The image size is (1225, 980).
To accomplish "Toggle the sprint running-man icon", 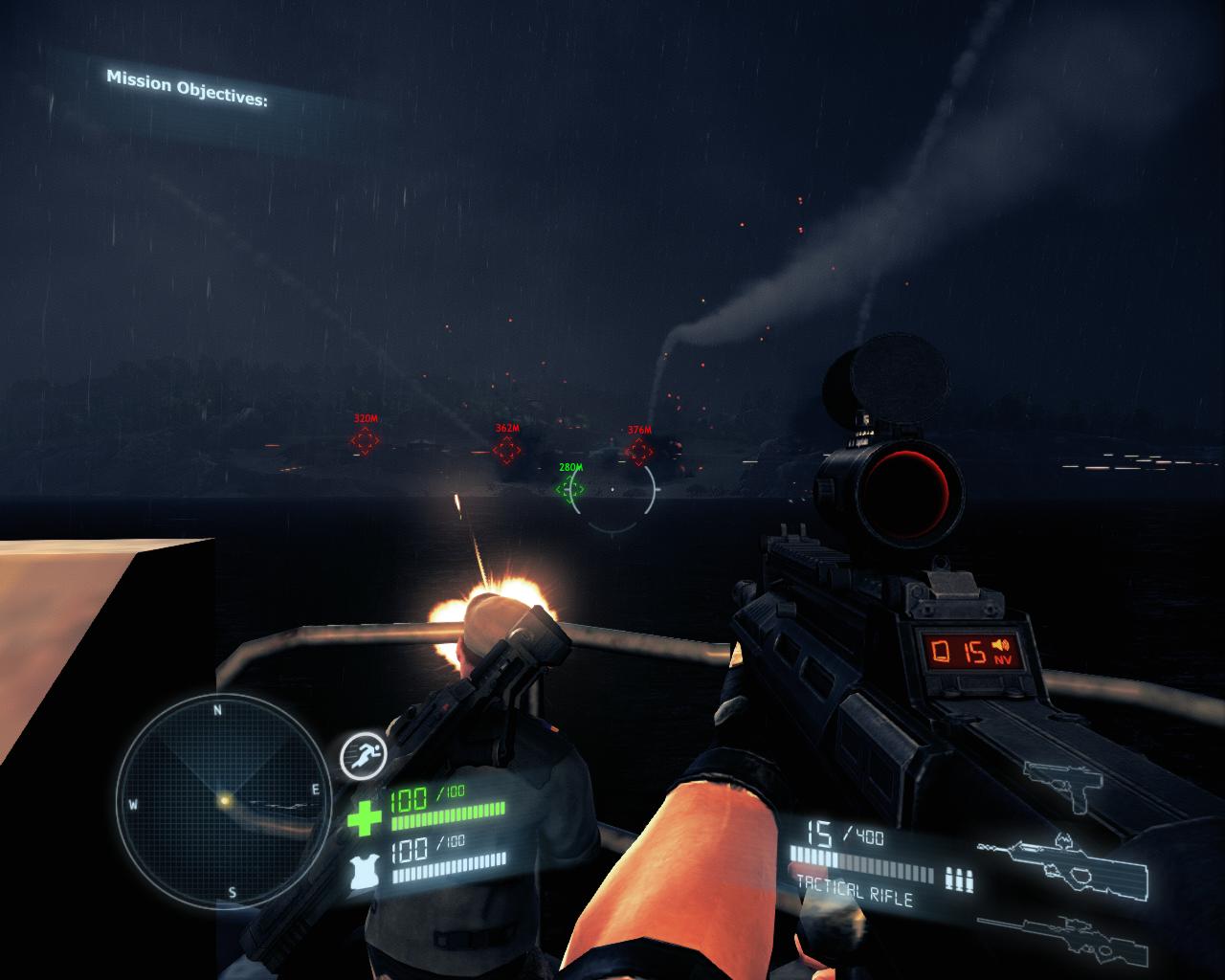I will 361,756.
